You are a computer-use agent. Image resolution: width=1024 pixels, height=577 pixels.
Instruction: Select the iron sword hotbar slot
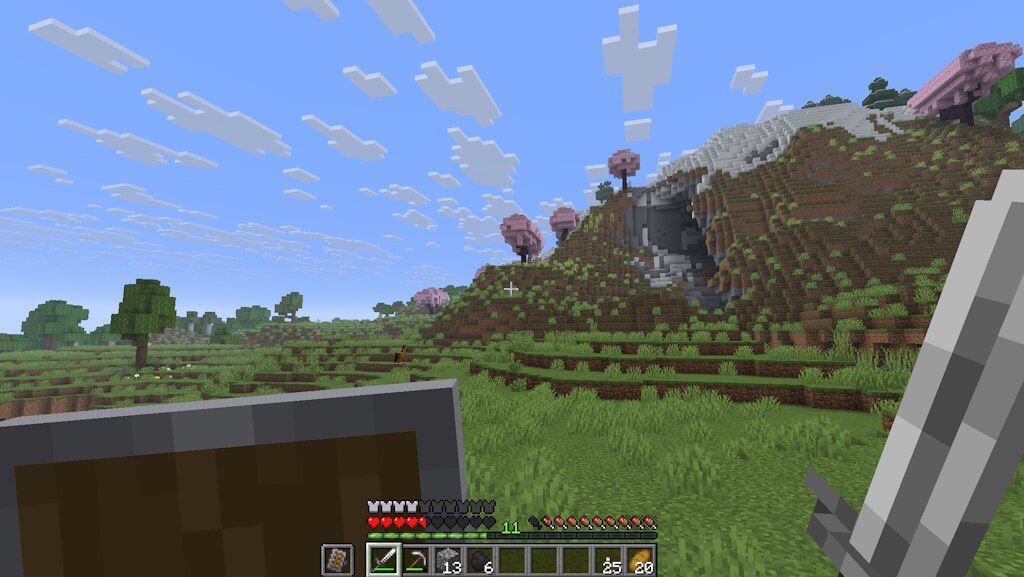tap(383, 560)
